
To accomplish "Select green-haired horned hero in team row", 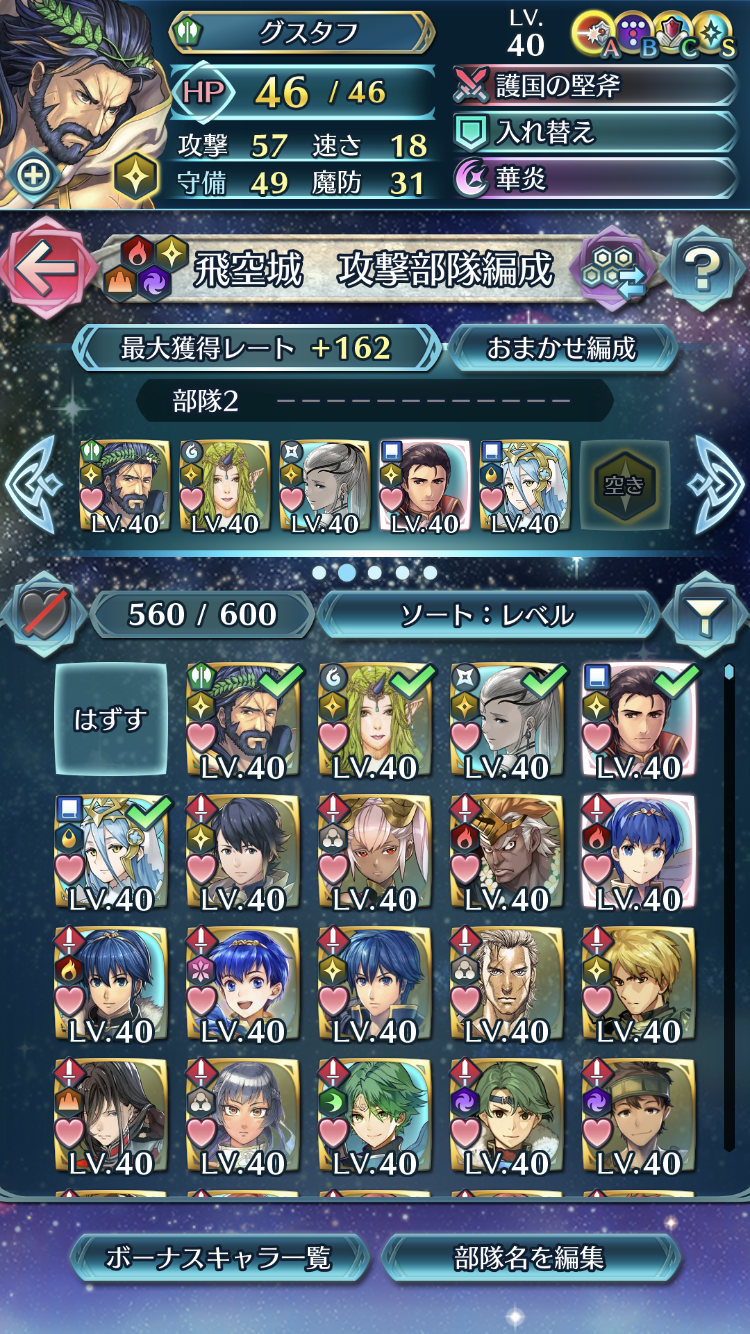I will pyautogui.click(x=225, y=486).
